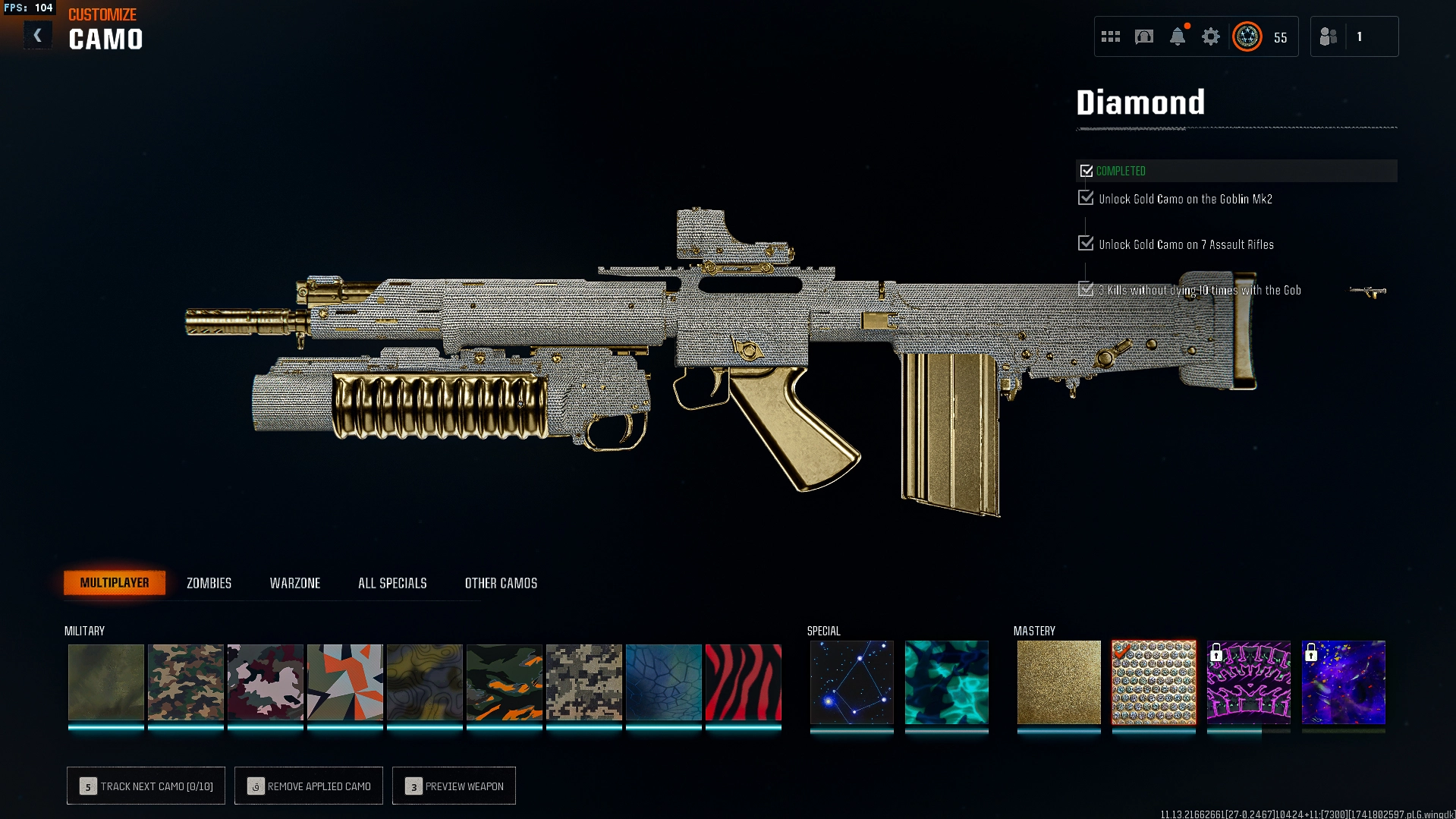Apply the teal glowing special camo
Viewport: 1456px width, 819px height.
[x=946, y=682]
